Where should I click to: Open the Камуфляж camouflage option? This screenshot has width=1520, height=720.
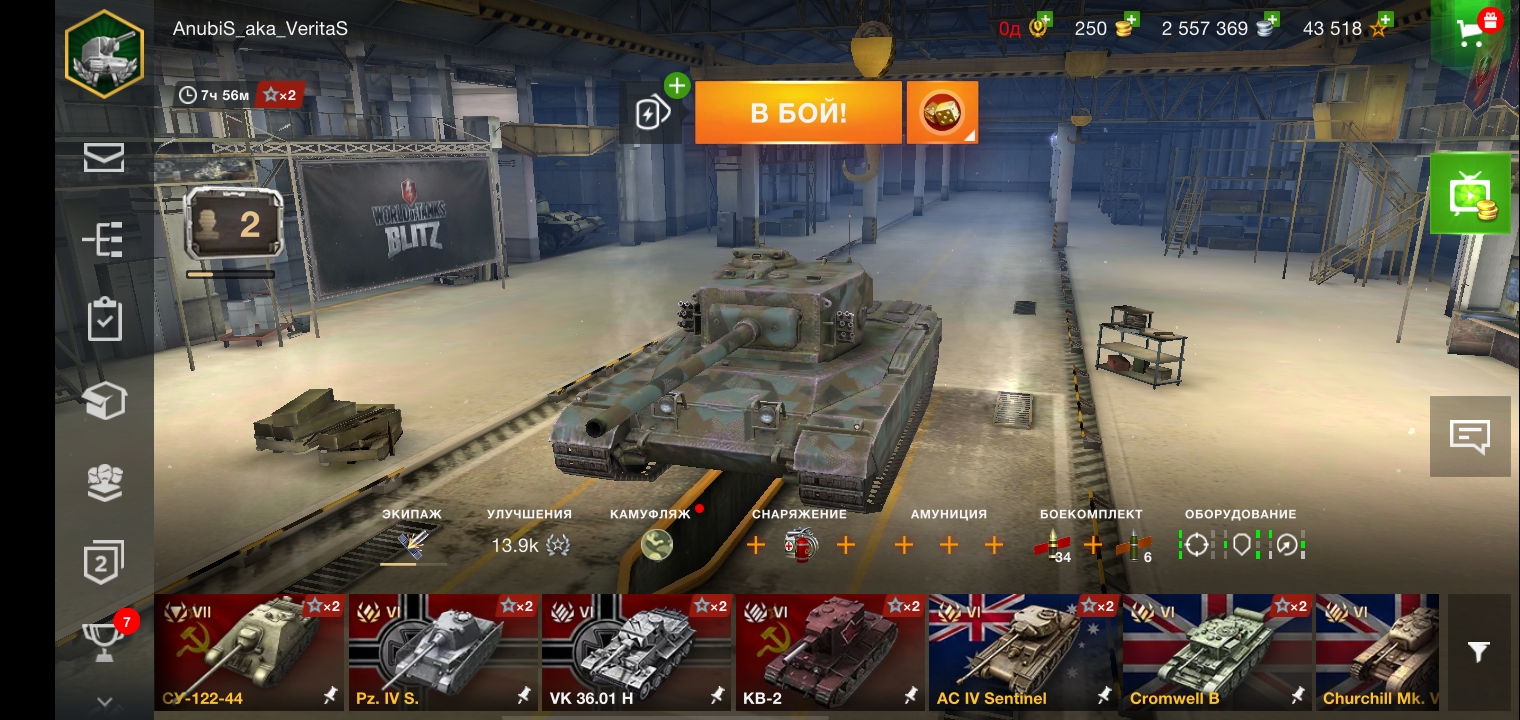(x=656, y=544)
